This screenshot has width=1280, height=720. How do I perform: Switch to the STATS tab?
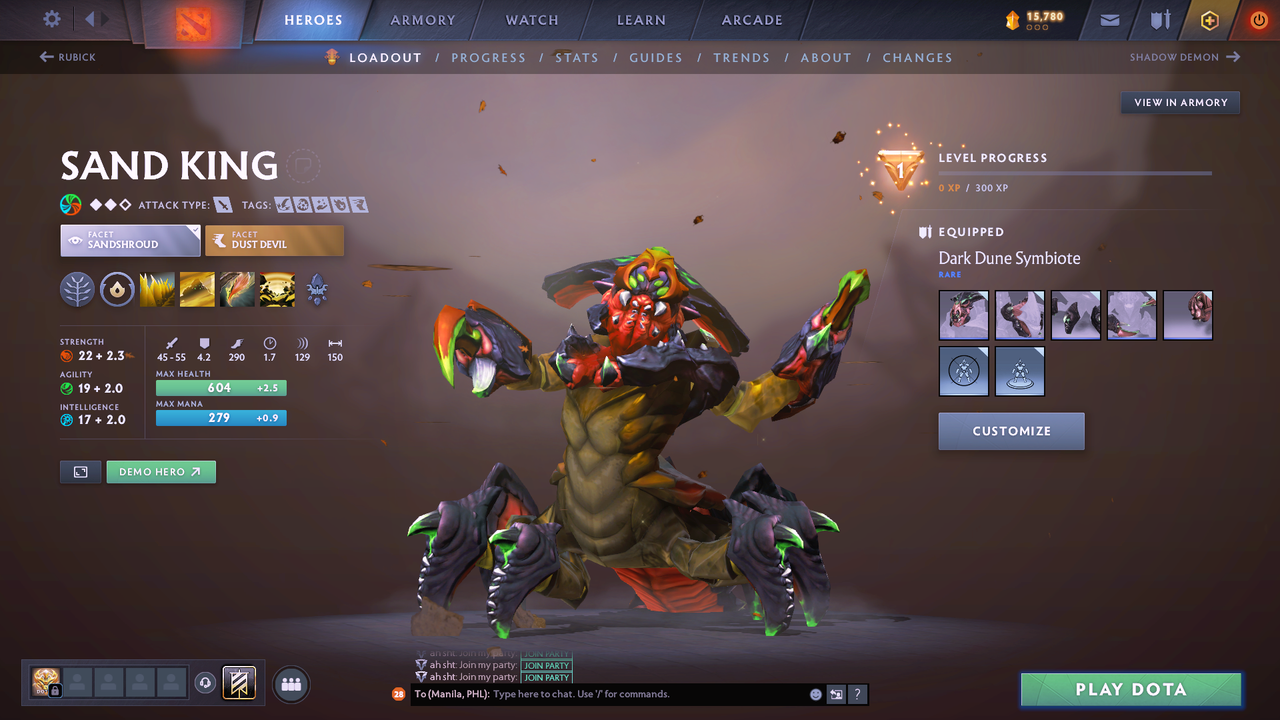[577, 57]
